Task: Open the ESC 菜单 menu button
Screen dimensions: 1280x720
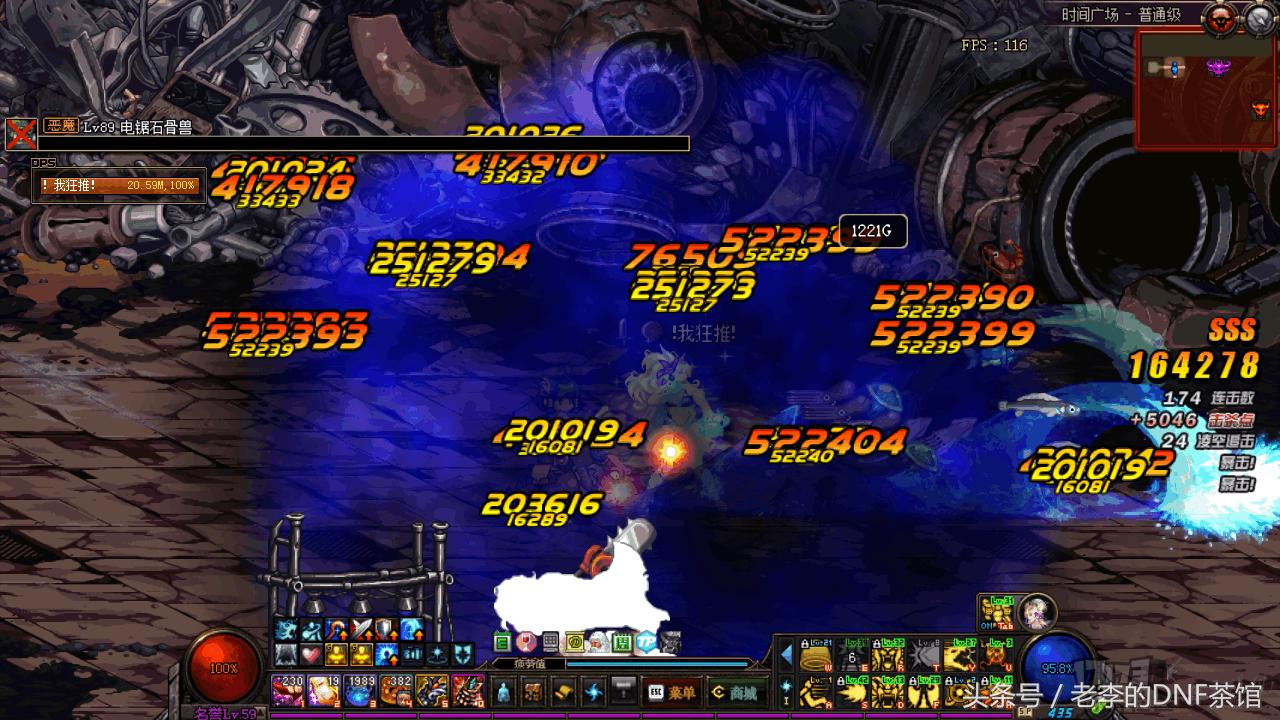Action: tap(672, 692)
